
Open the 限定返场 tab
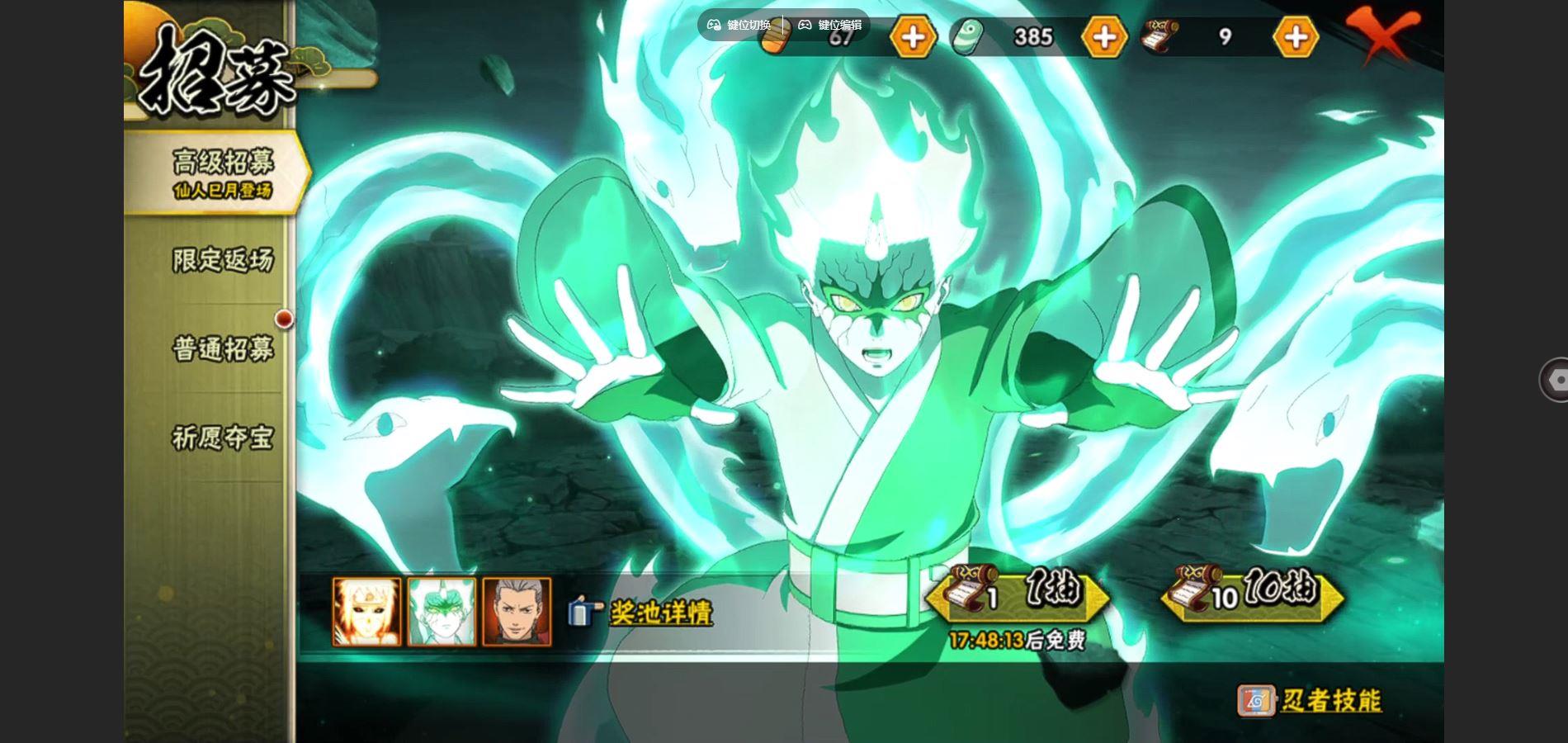[x=221, y=260]
